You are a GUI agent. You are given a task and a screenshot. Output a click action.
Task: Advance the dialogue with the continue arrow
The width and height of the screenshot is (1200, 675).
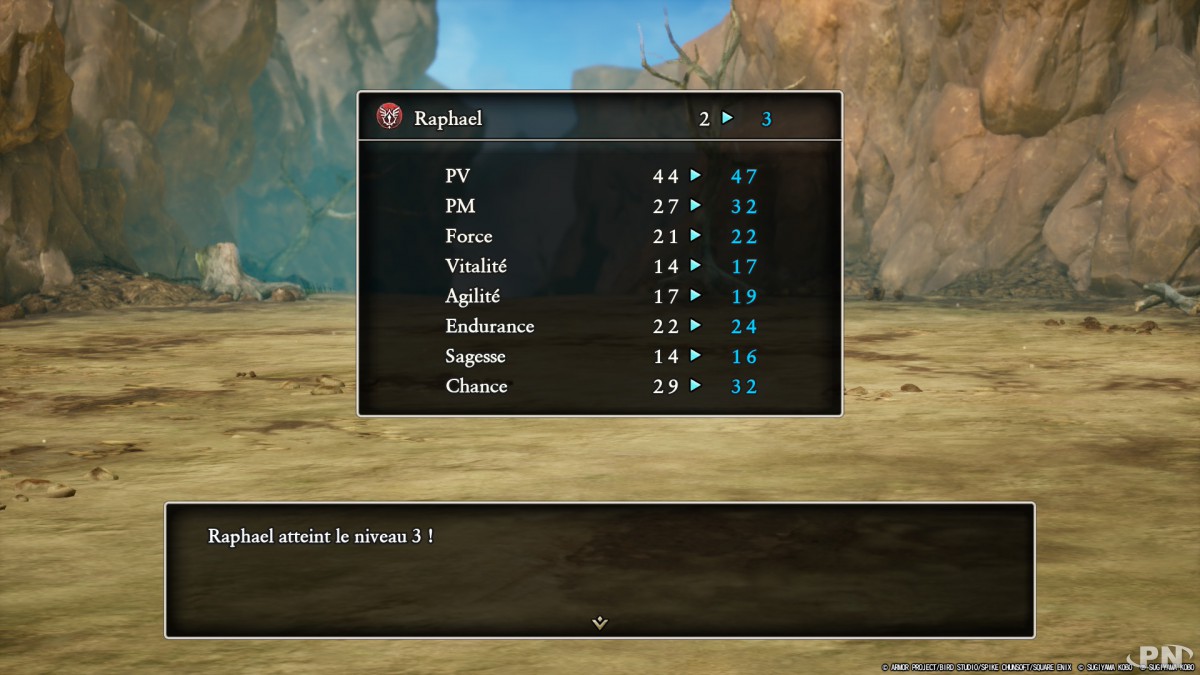pyautogui.click(x=599, y=622)
